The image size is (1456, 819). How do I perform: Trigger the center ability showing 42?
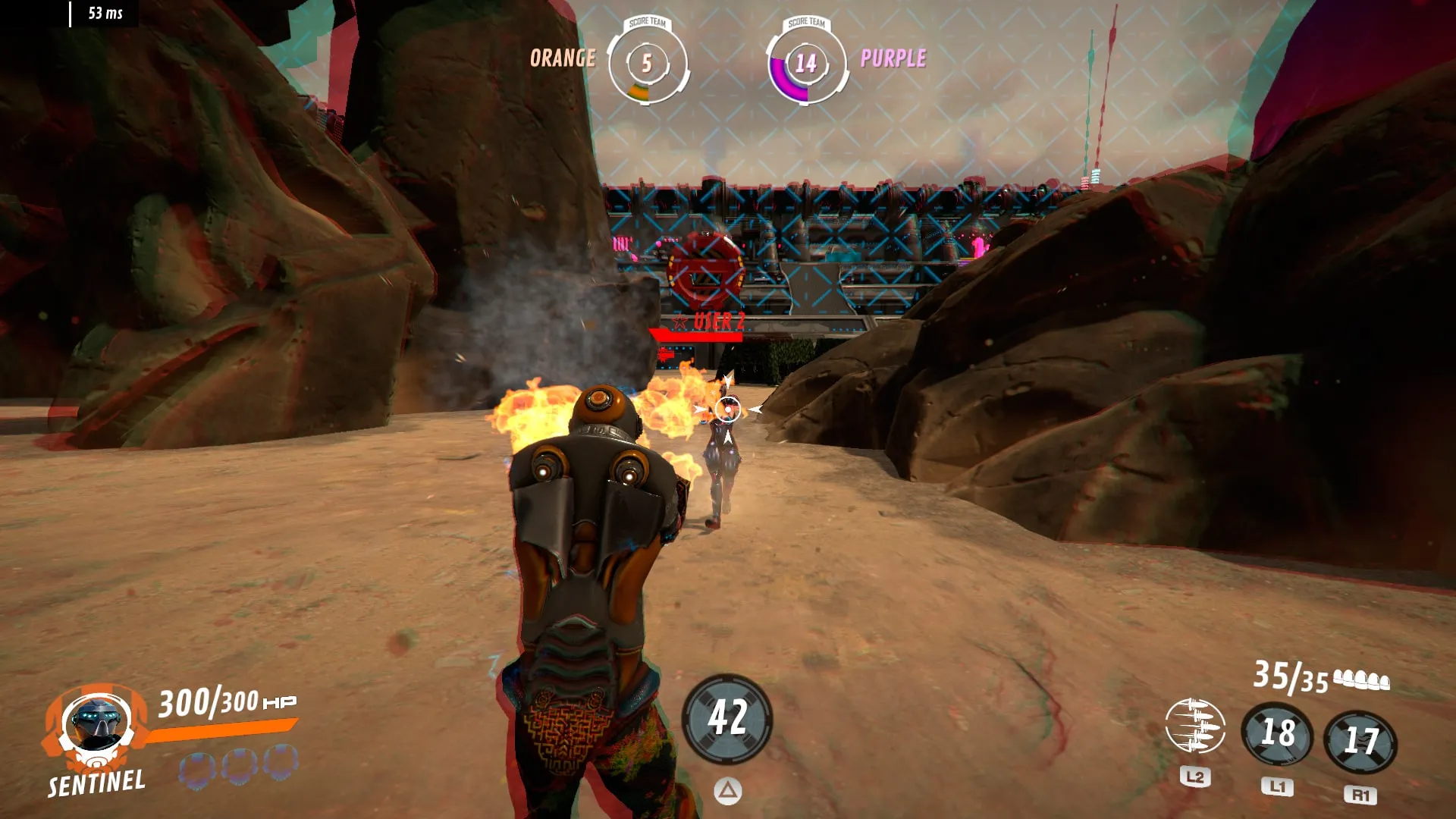click(727, 717)
